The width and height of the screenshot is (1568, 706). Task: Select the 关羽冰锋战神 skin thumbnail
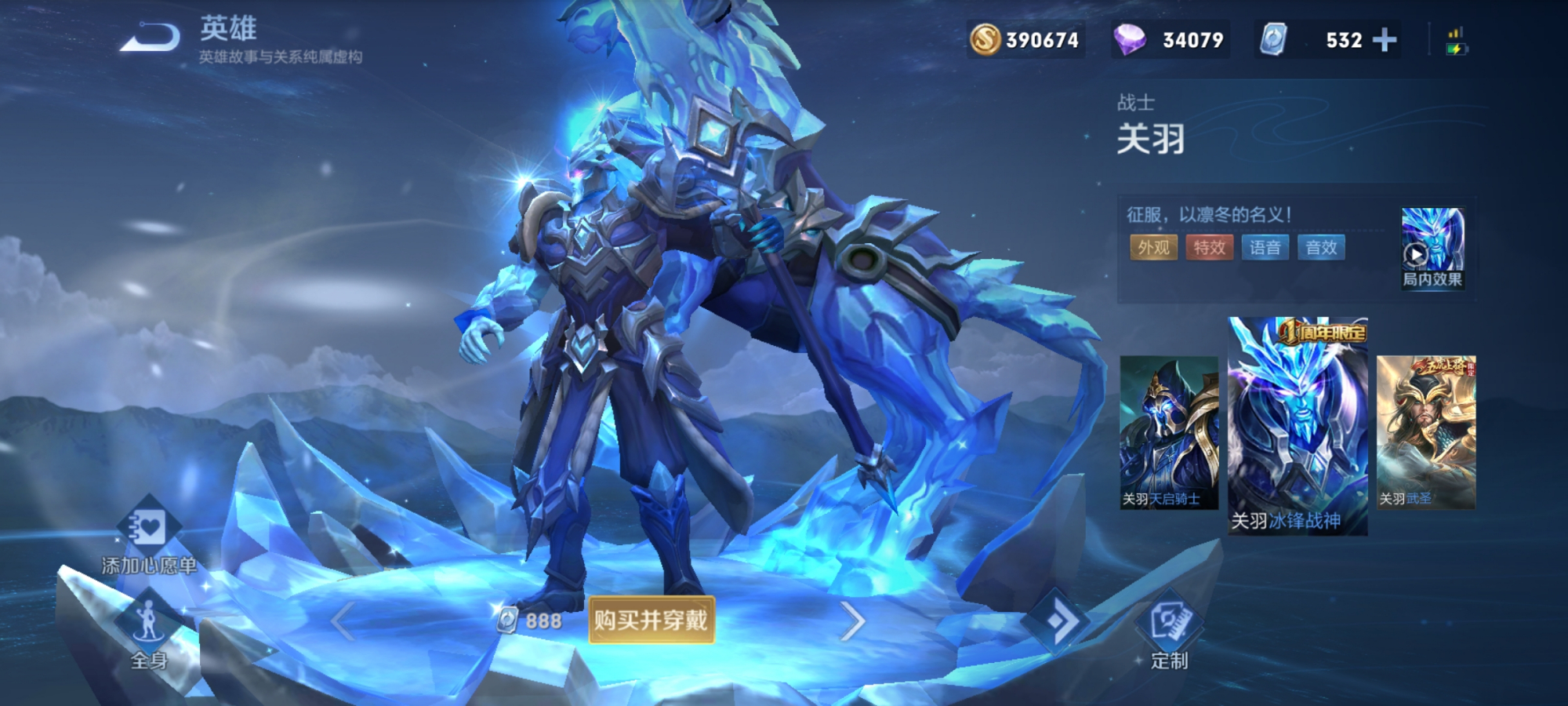1298,428
